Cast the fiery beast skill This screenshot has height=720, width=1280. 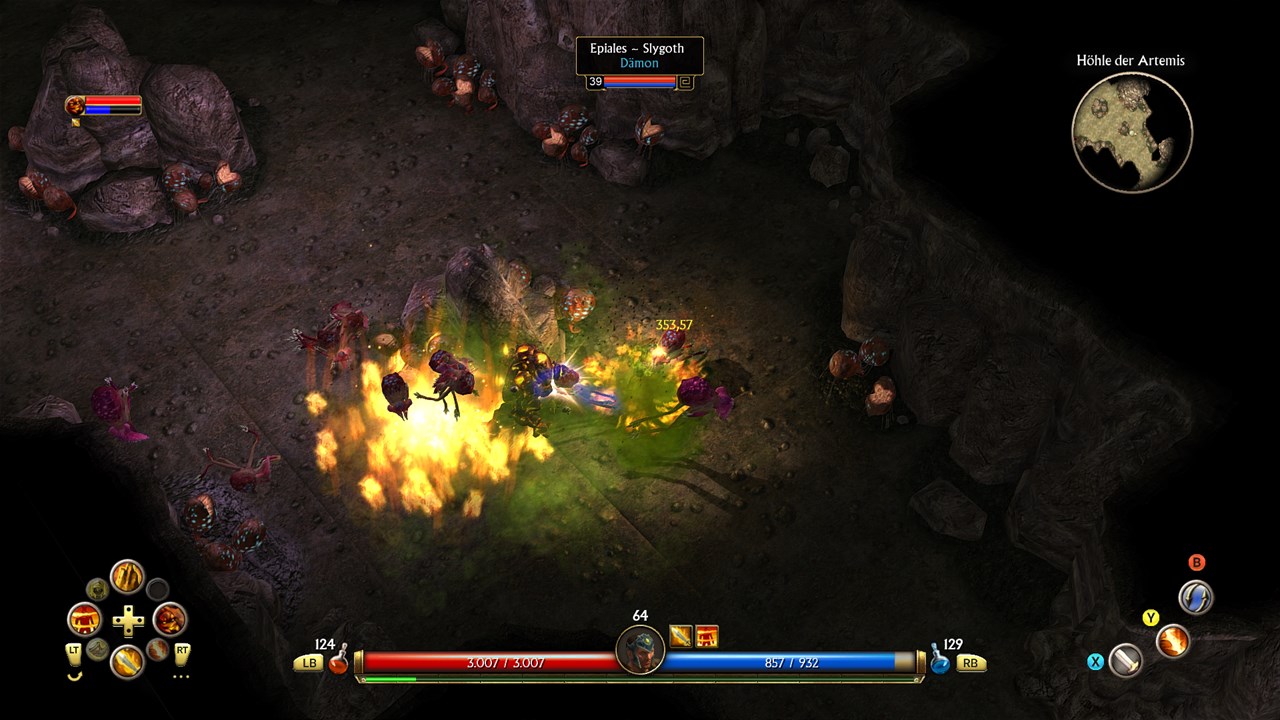[x=169, y=619]
